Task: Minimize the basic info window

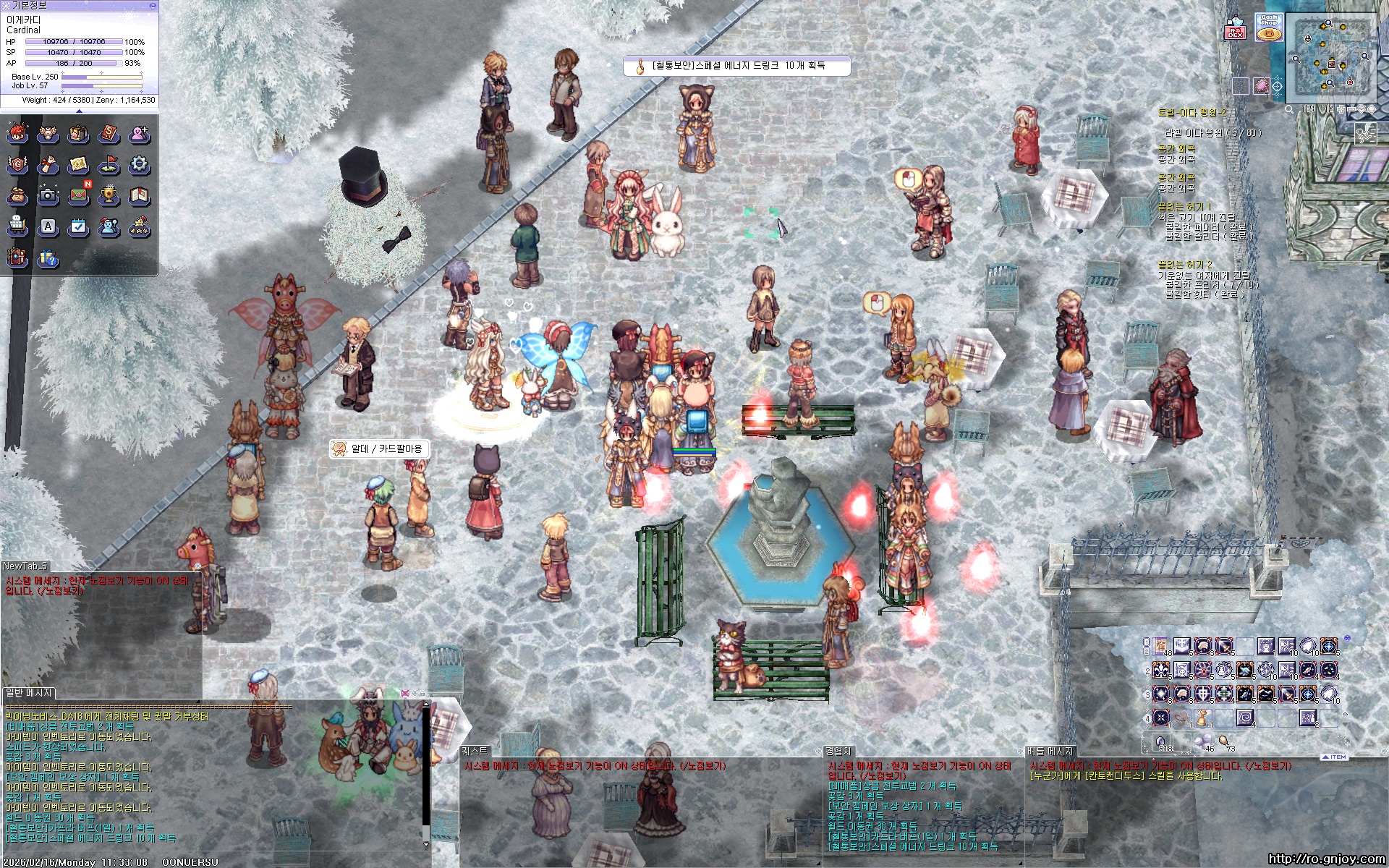Action: [x=152, y=5]
